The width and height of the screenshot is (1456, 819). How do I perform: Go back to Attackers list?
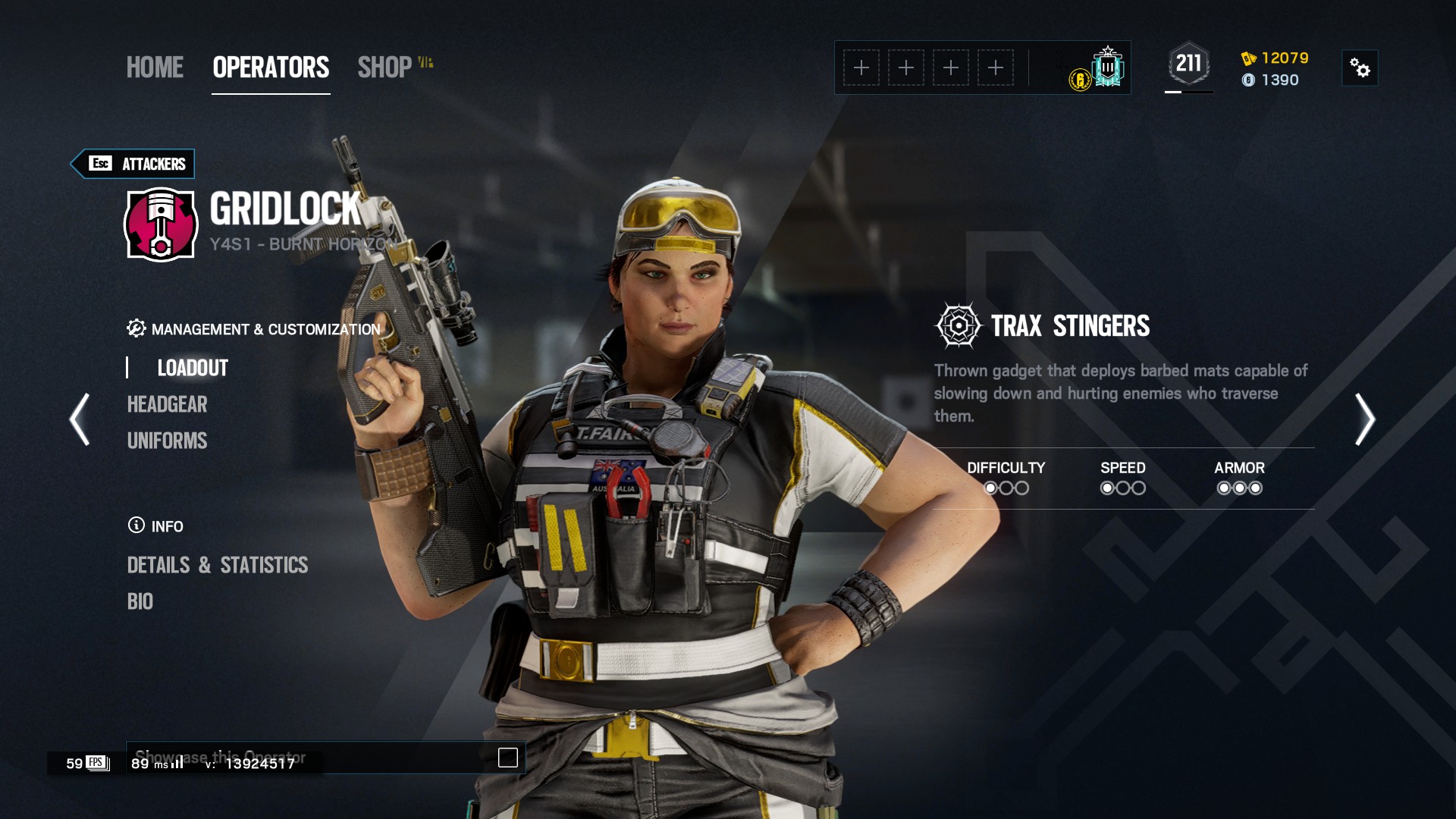click(x=133, y=164)
